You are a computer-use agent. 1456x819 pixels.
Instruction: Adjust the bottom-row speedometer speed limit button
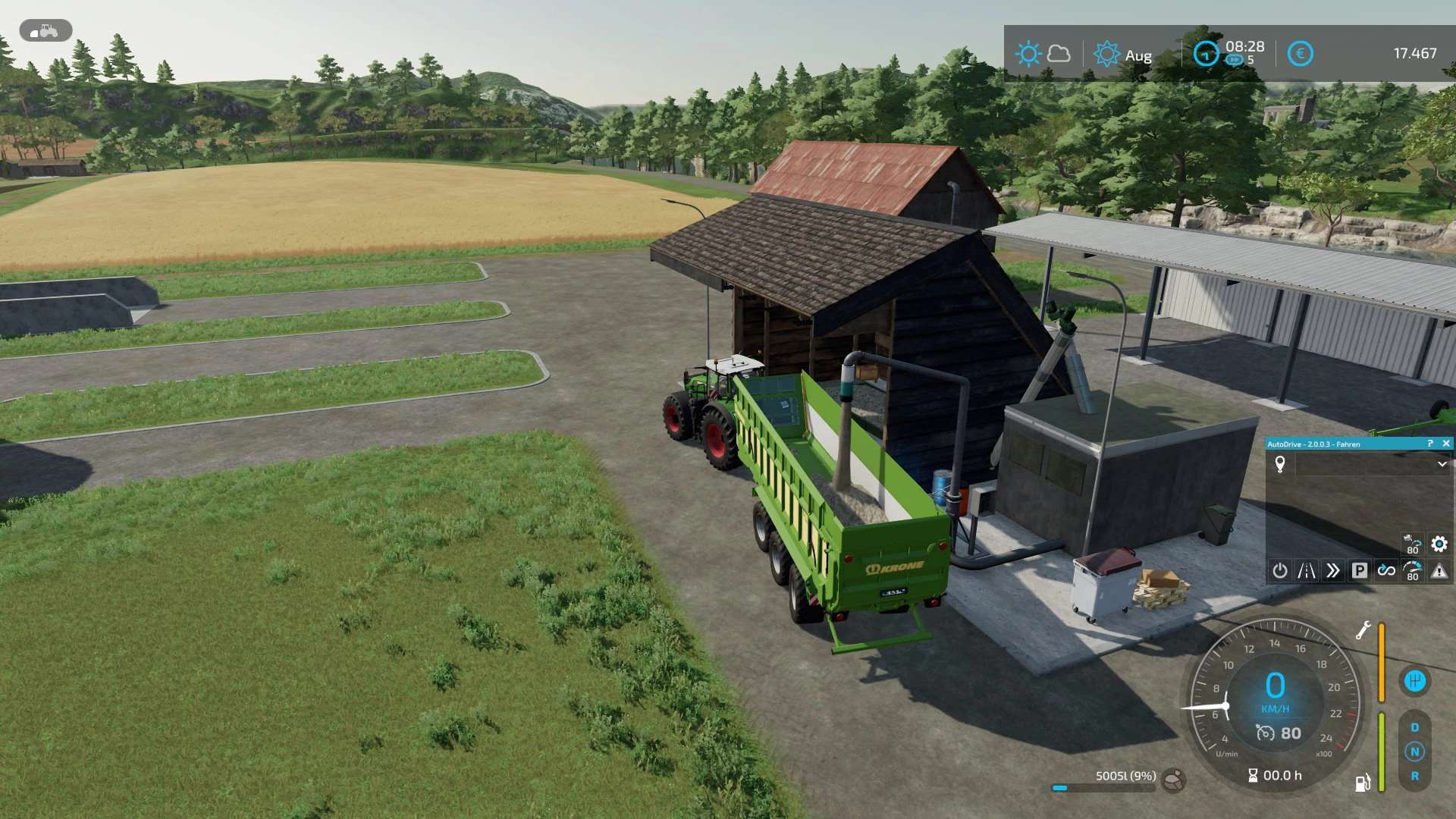pyautogui.click(x=1413, y=570)
